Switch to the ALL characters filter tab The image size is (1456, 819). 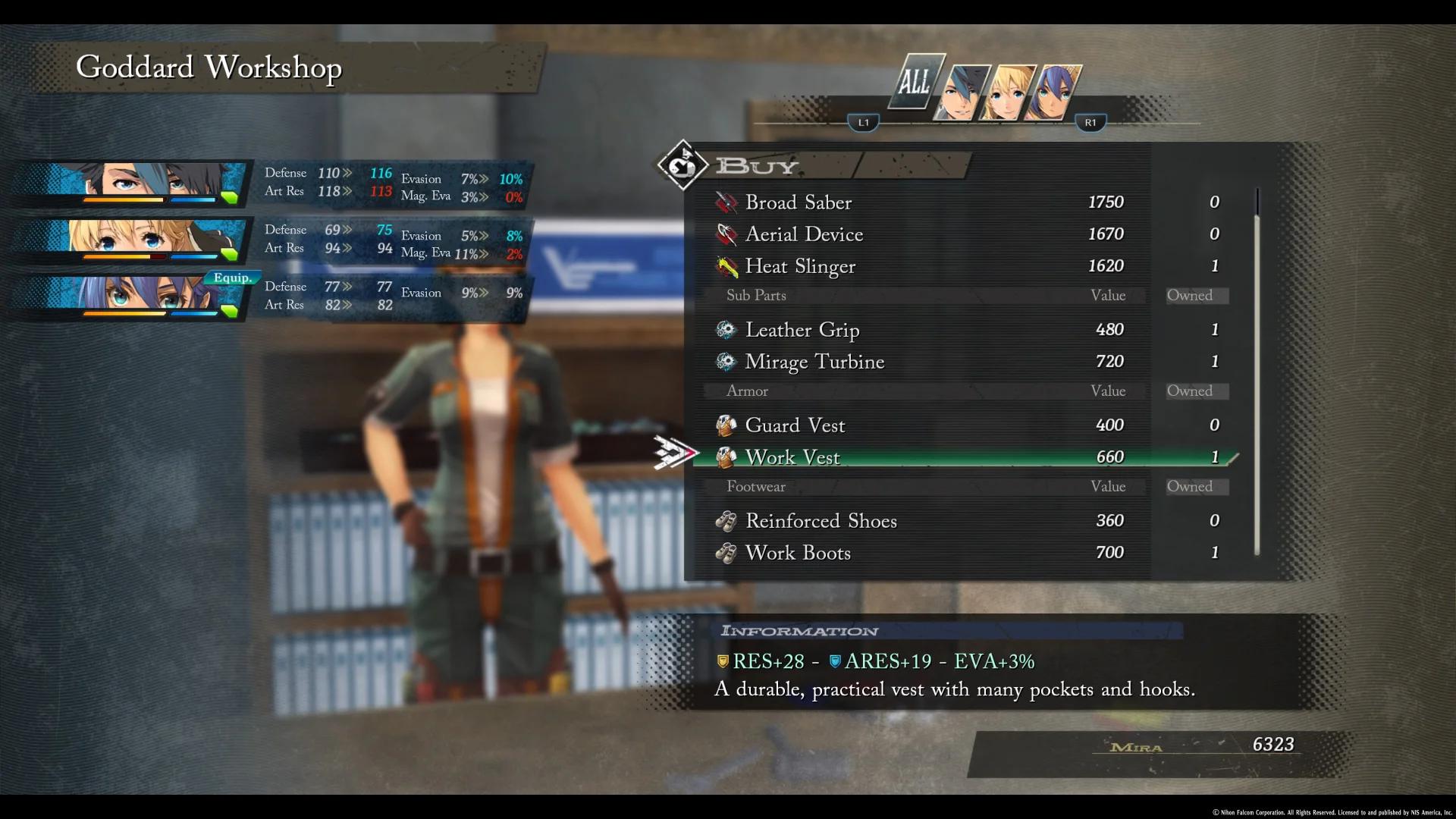coord(915,82)
